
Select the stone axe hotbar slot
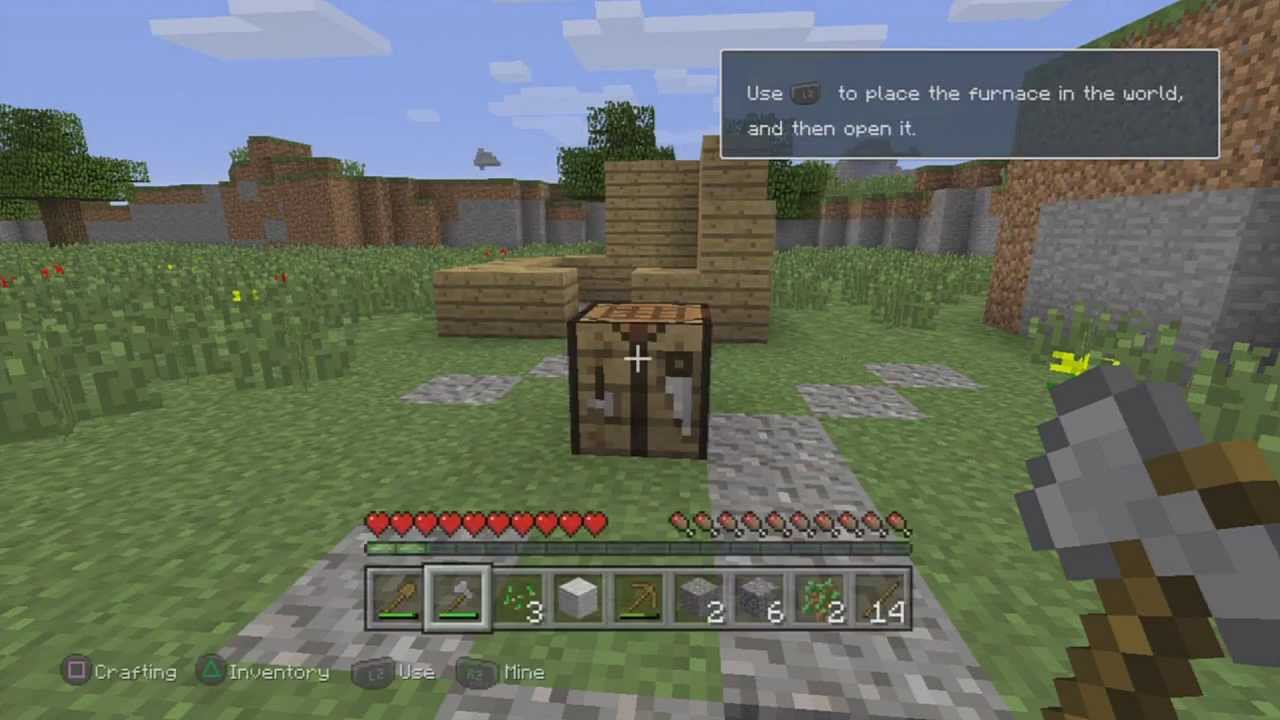click(x=458, y=597)
